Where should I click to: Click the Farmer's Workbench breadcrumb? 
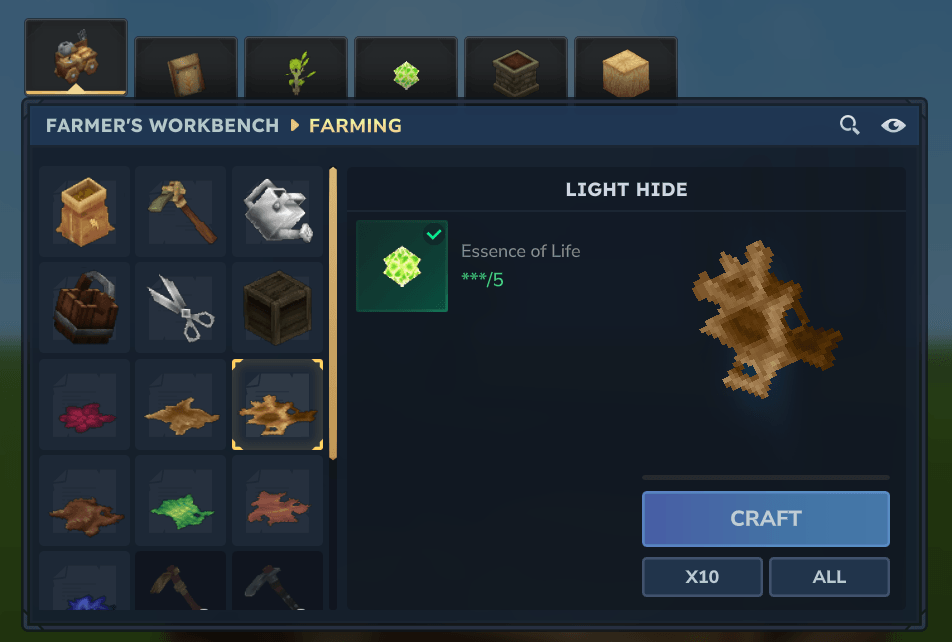(162, 126)
